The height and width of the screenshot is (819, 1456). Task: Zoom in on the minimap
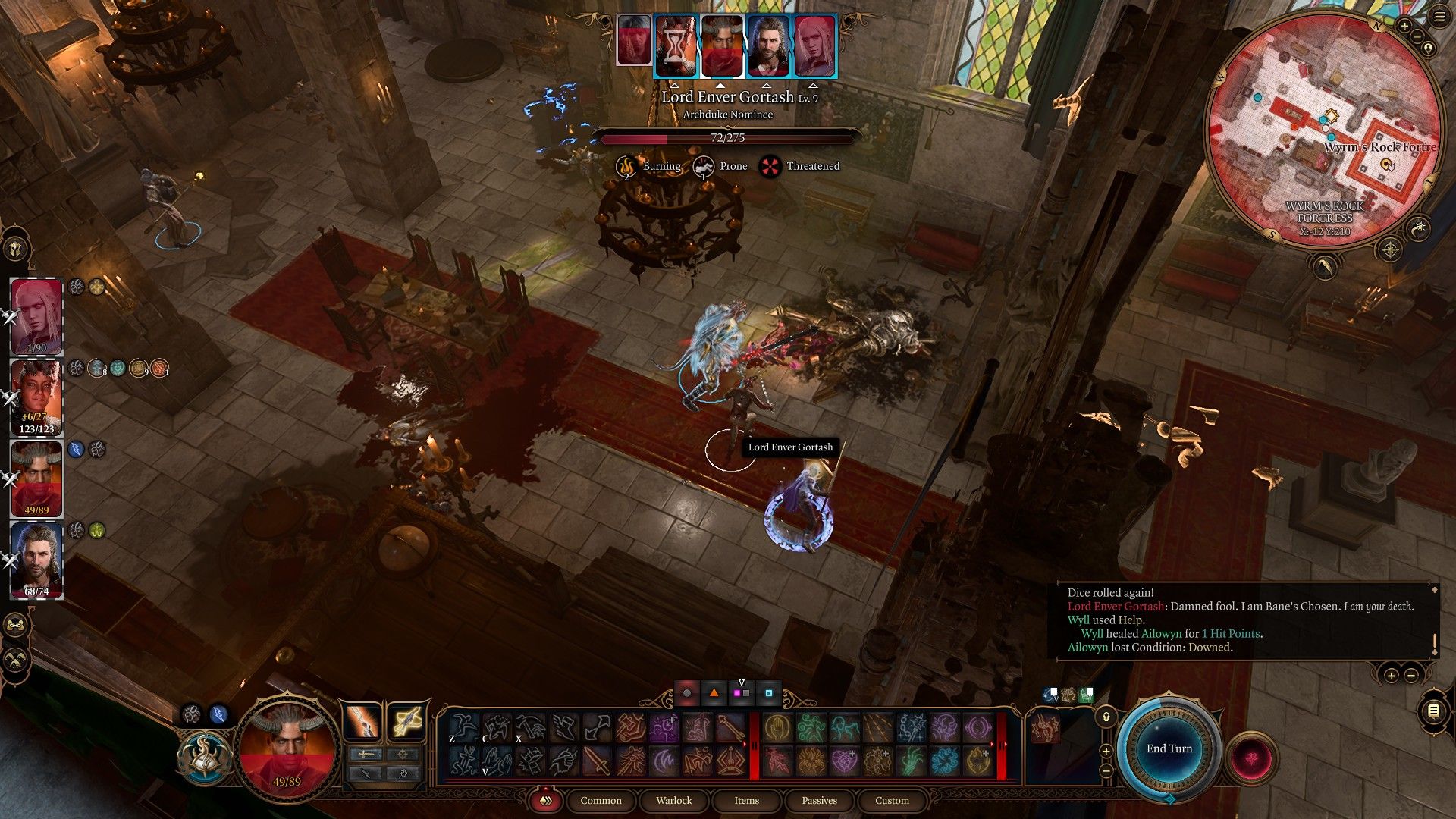[x=1404, y=26]
